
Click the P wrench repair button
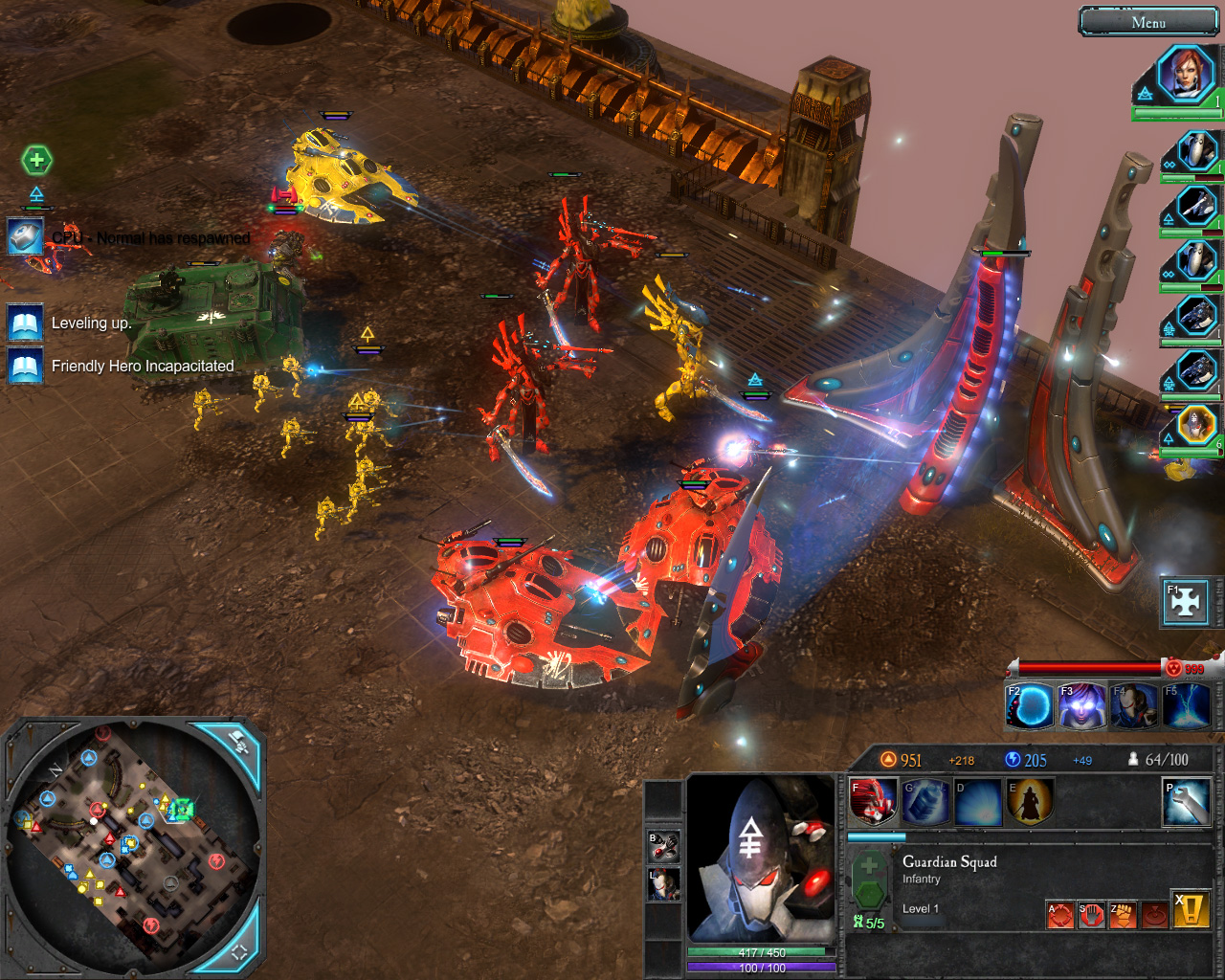(x=1186, y=802)
